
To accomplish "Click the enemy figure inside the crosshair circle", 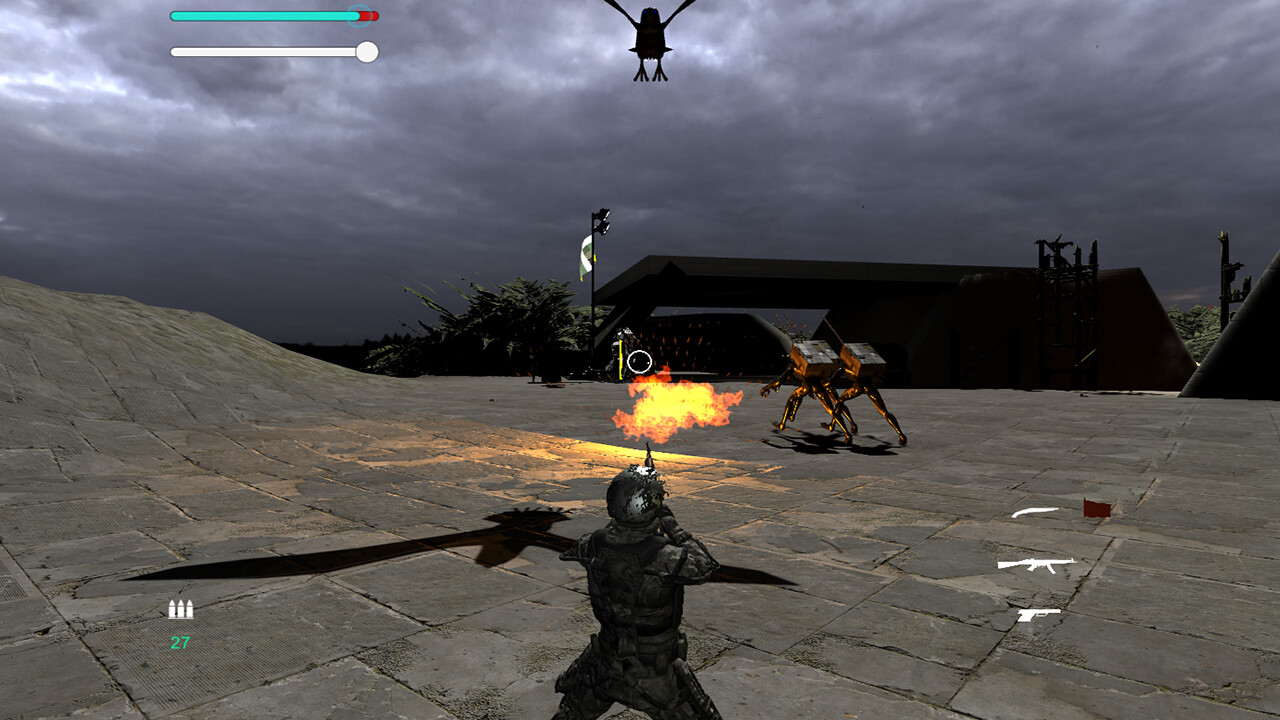I will point(622,350).
